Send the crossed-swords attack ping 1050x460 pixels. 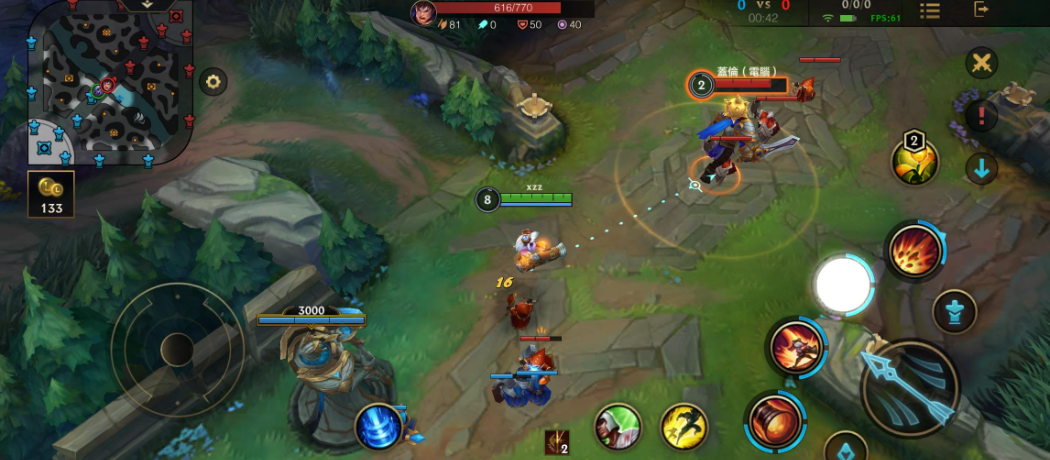pyautogui.click(x=982, y=63)
